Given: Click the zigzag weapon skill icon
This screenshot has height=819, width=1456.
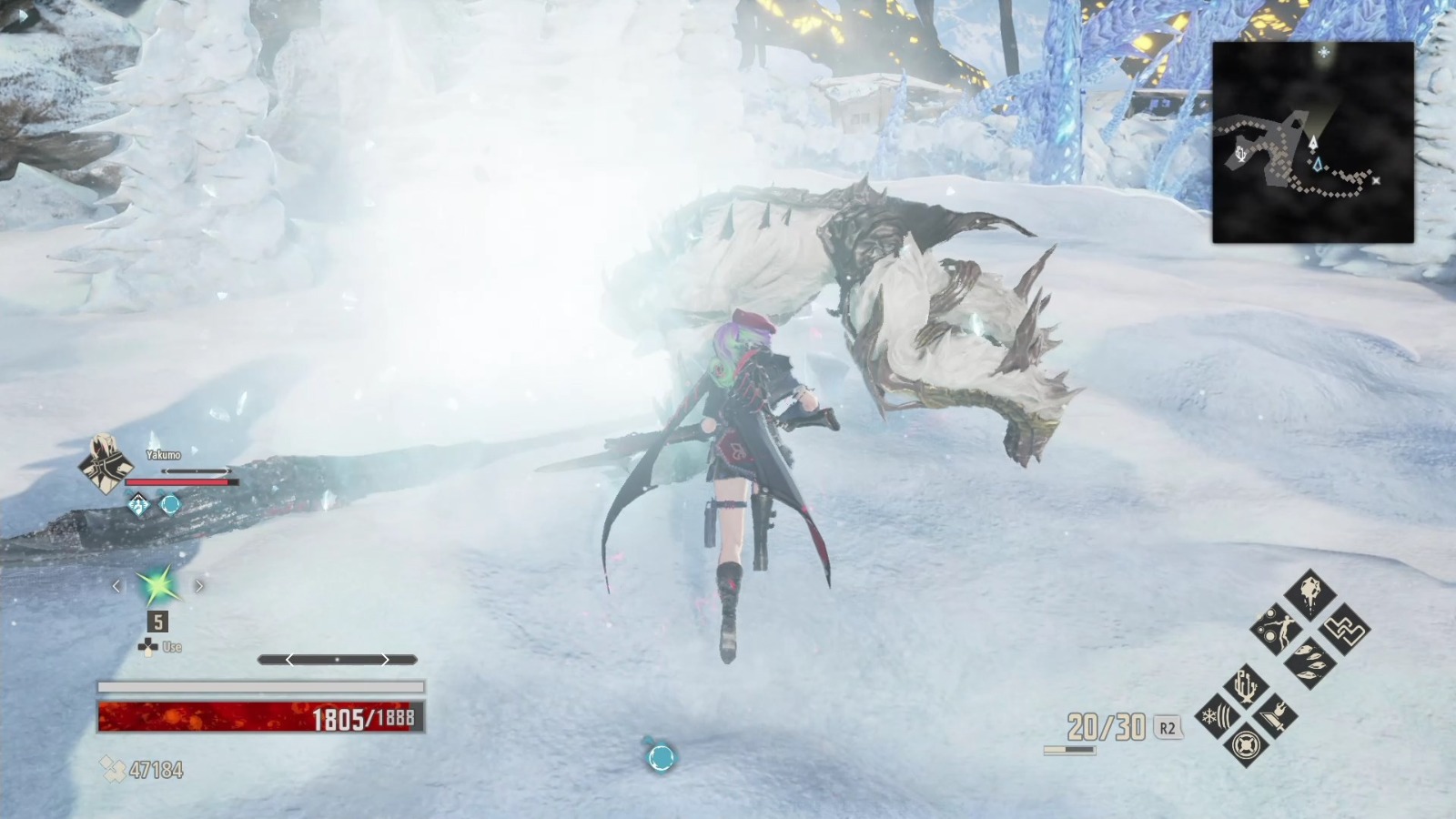Looking at the screenshot, I should [x=1346, y=631].
